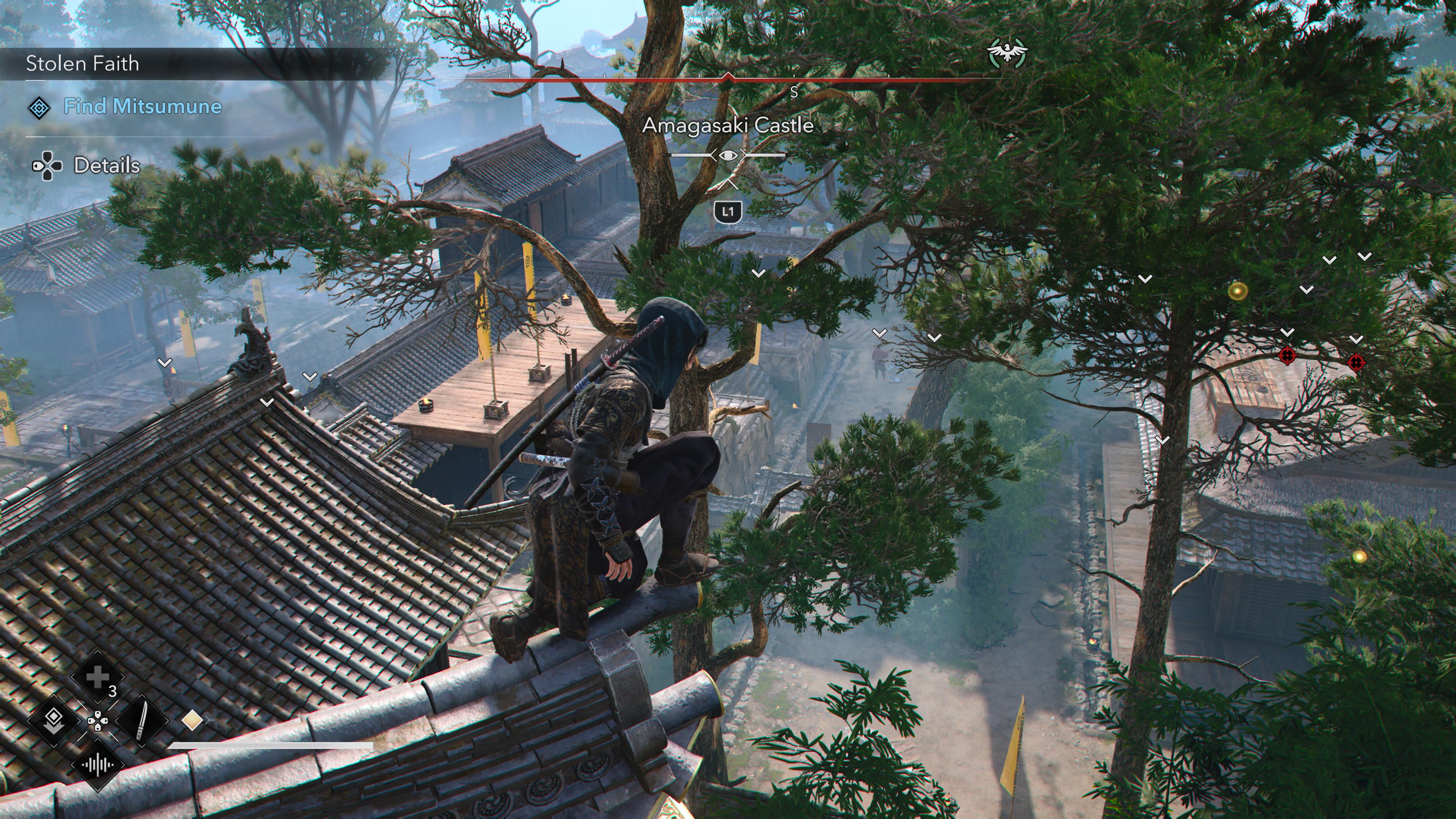Select the Amagasaki Castle eye icon
Image resolution: width=1456 pixels, height=819 pixels.
coord(728,155)
